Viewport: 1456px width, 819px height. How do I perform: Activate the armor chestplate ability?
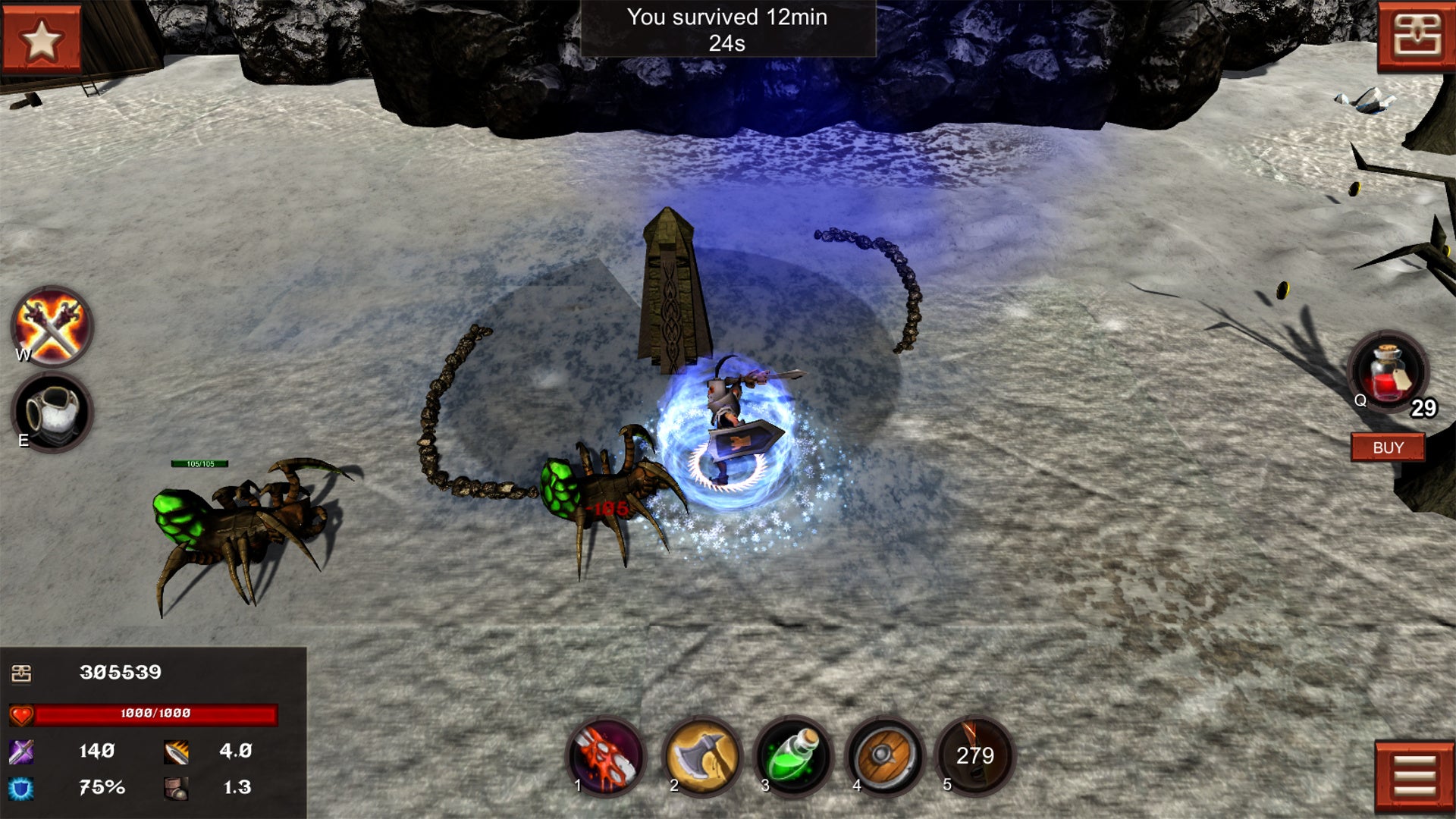pyautogui.click(x=52, y=413)
